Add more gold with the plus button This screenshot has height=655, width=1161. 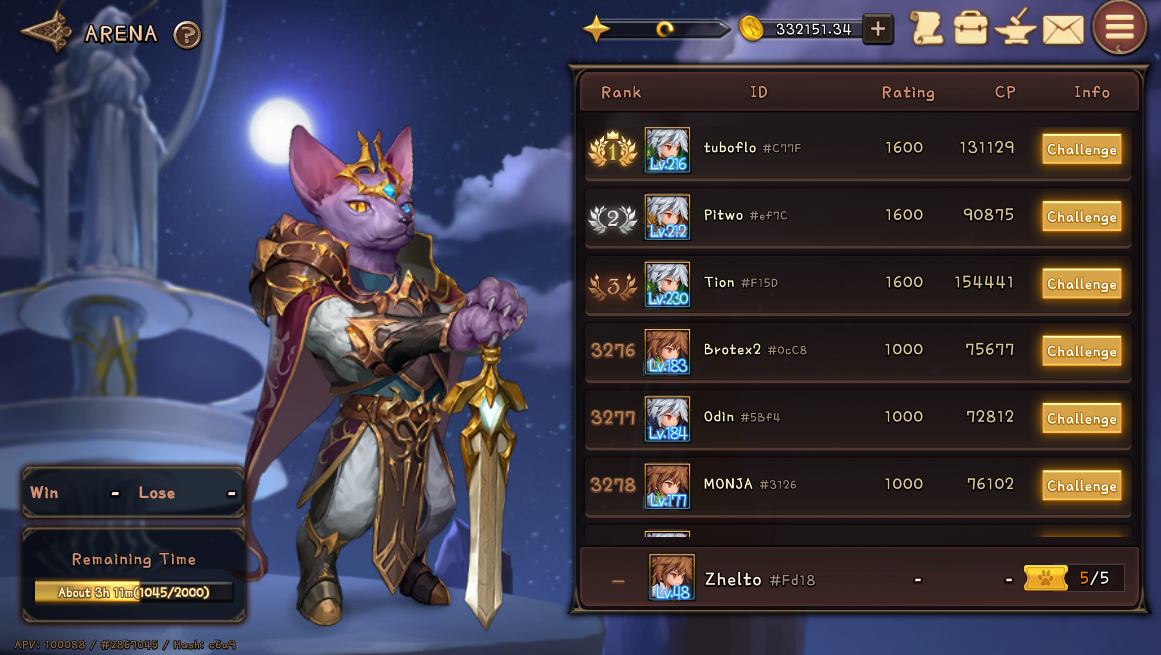(x=877, y=29)
